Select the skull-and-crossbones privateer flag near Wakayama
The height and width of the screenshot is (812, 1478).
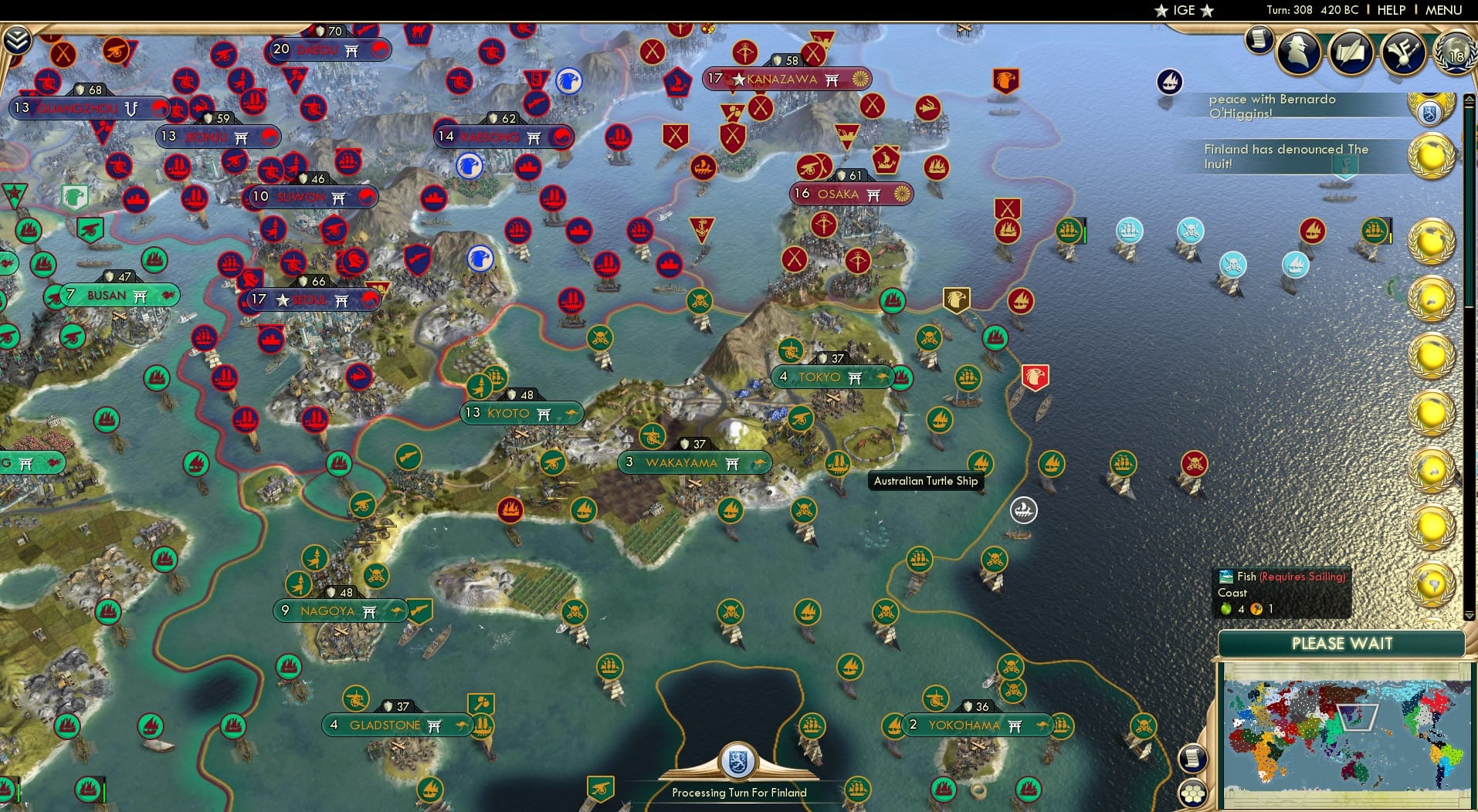(805, 512)
